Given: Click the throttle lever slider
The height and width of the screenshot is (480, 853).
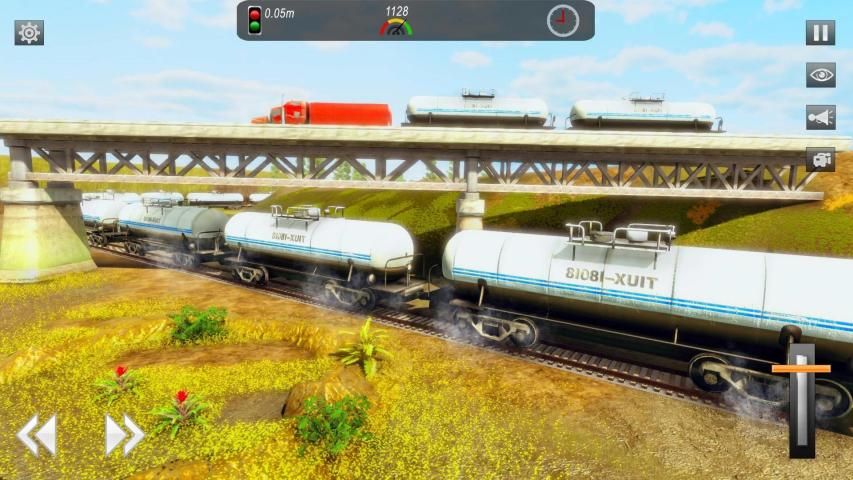Looking at the screenshot, I should [801, 370].
